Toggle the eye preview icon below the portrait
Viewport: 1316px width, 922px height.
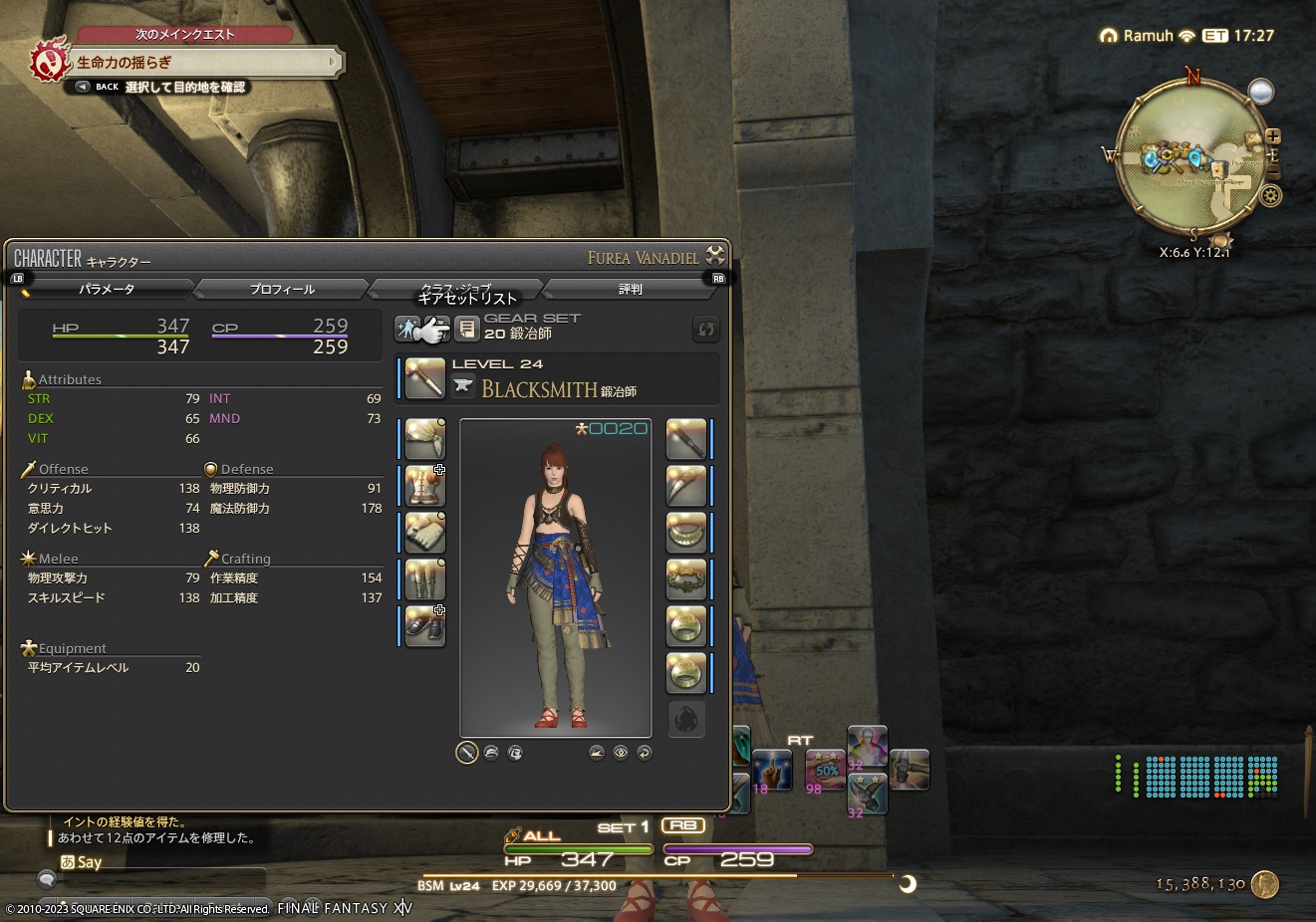point(620,754)
